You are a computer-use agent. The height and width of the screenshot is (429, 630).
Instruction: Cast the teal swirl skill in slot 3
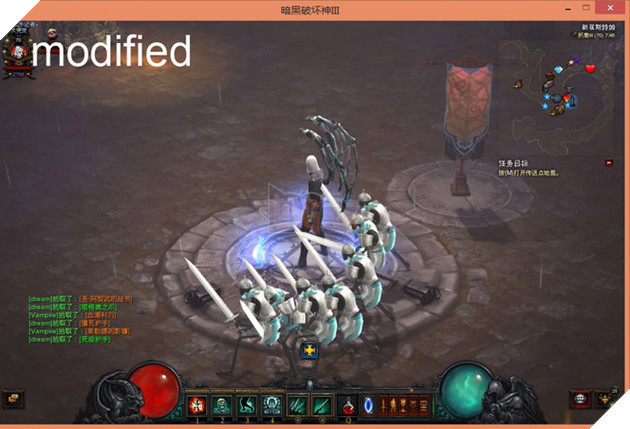click(246, 406)
